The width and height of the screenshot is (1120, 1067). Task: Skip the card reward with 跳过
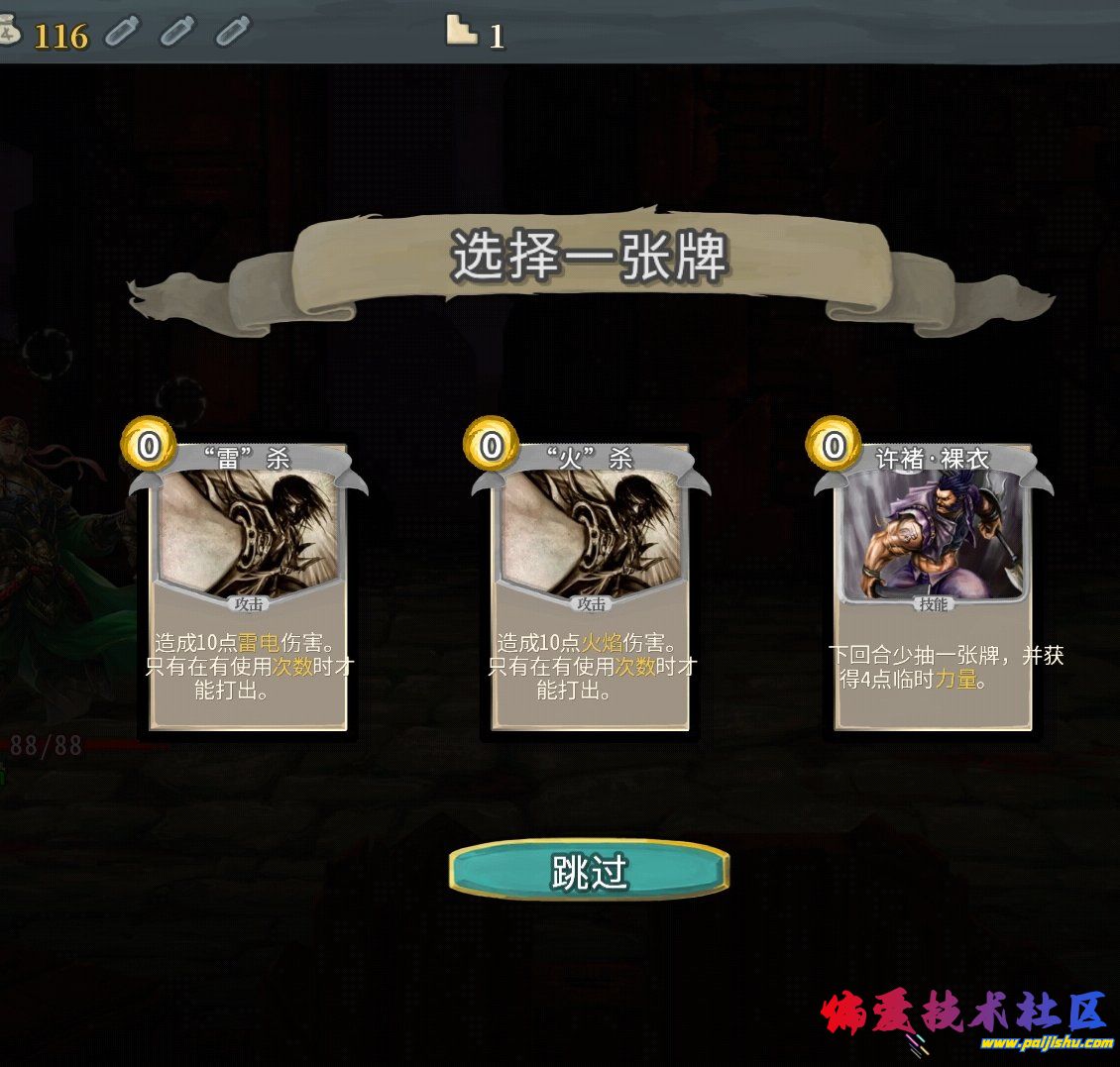590,872
